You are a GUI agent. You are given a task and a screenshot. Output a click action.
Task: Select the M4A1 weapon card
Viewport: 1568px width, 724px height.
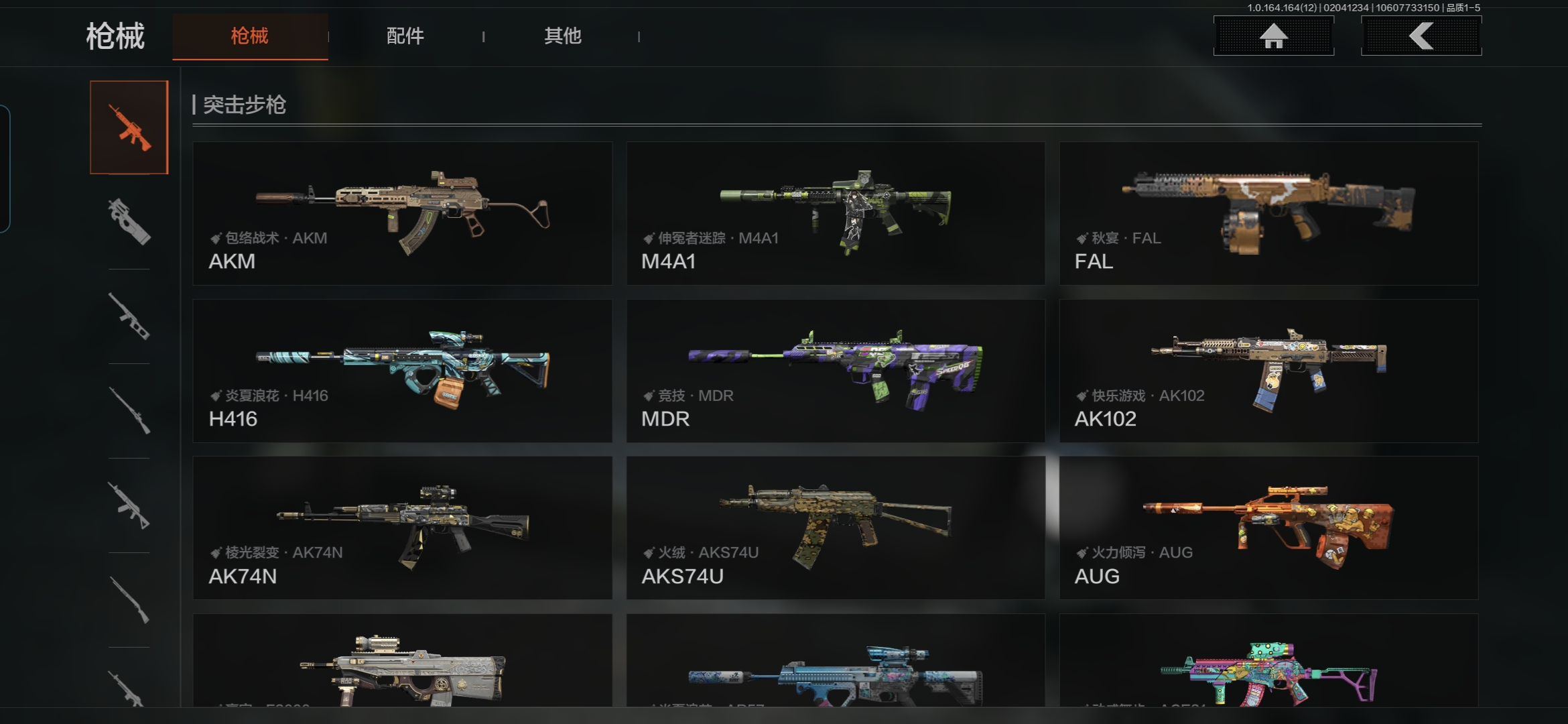836,213
